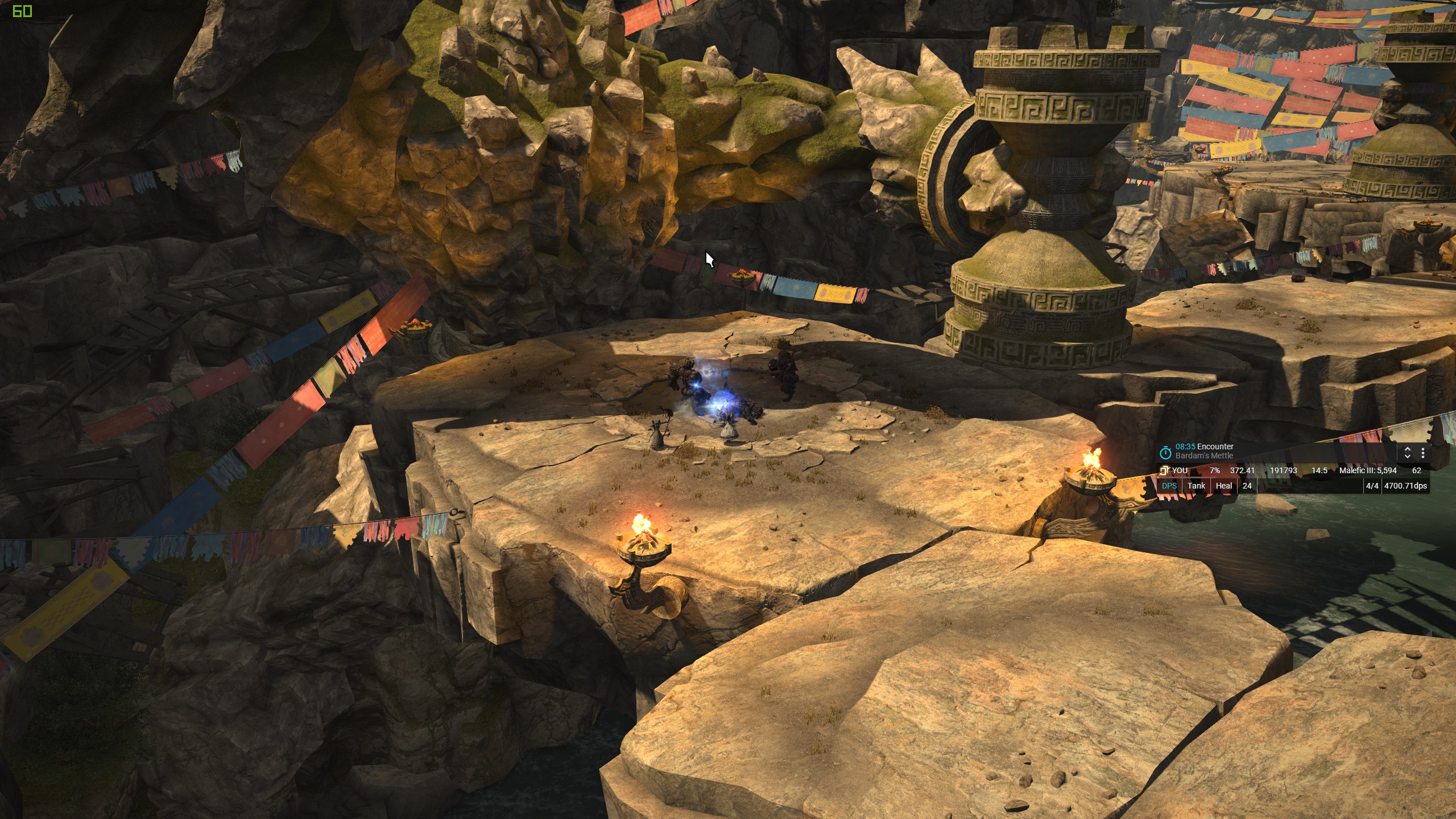The width and height of the screenshot is (1456, 819).
Task: Switch to the Tank tab
Action: pos(1196,486)
